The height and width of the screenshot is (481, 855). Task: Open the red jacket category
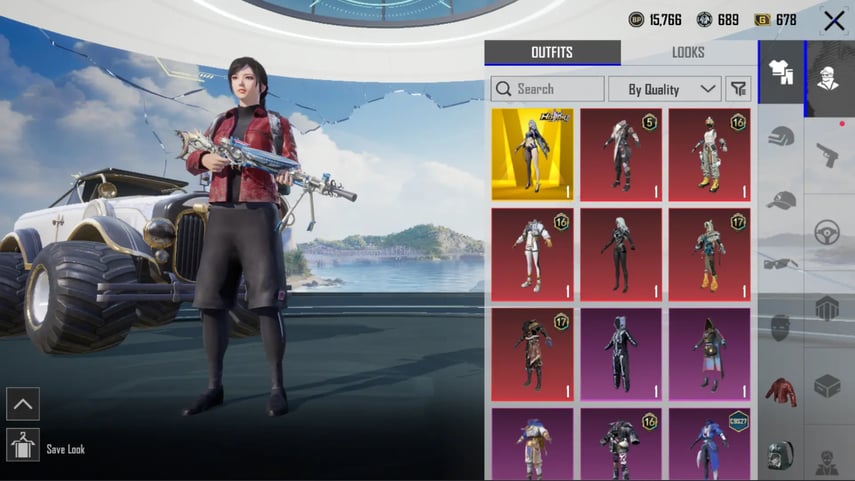tap(781, 391)
